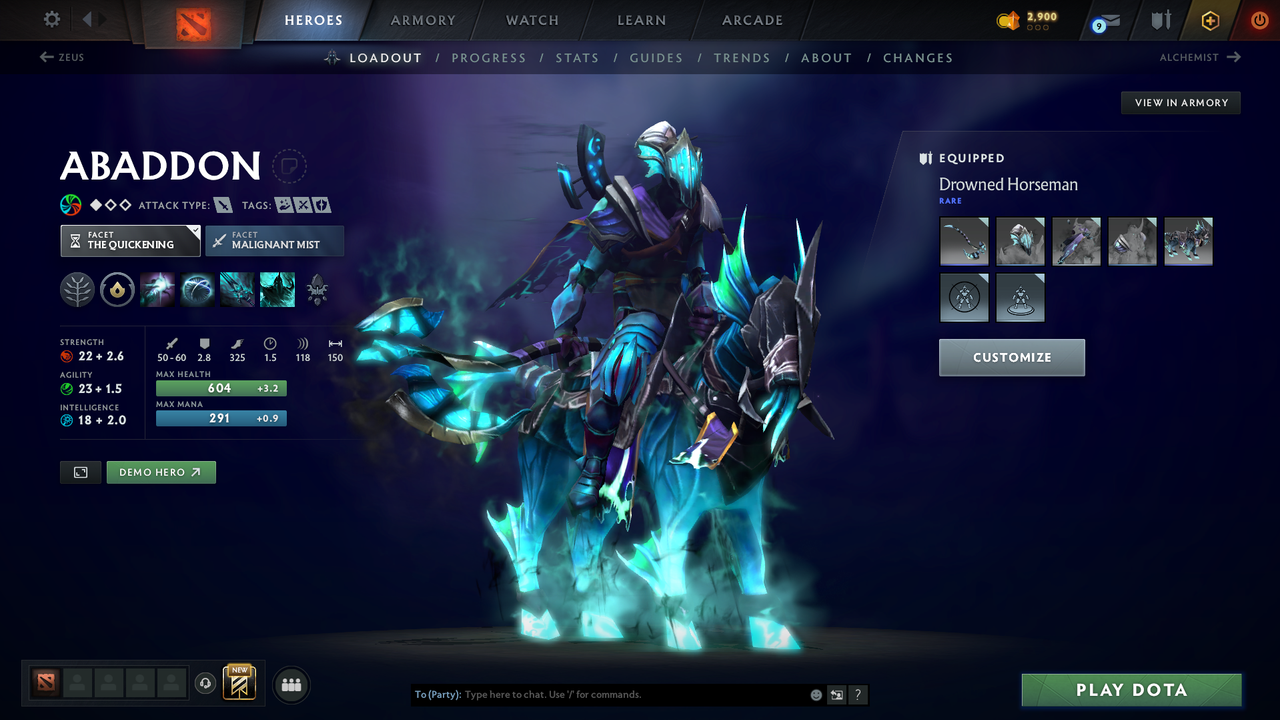The width and height of the screenshot is (1280, 720).
Task: Switch to the Armory tab
Action: click(x=422, y=20)
